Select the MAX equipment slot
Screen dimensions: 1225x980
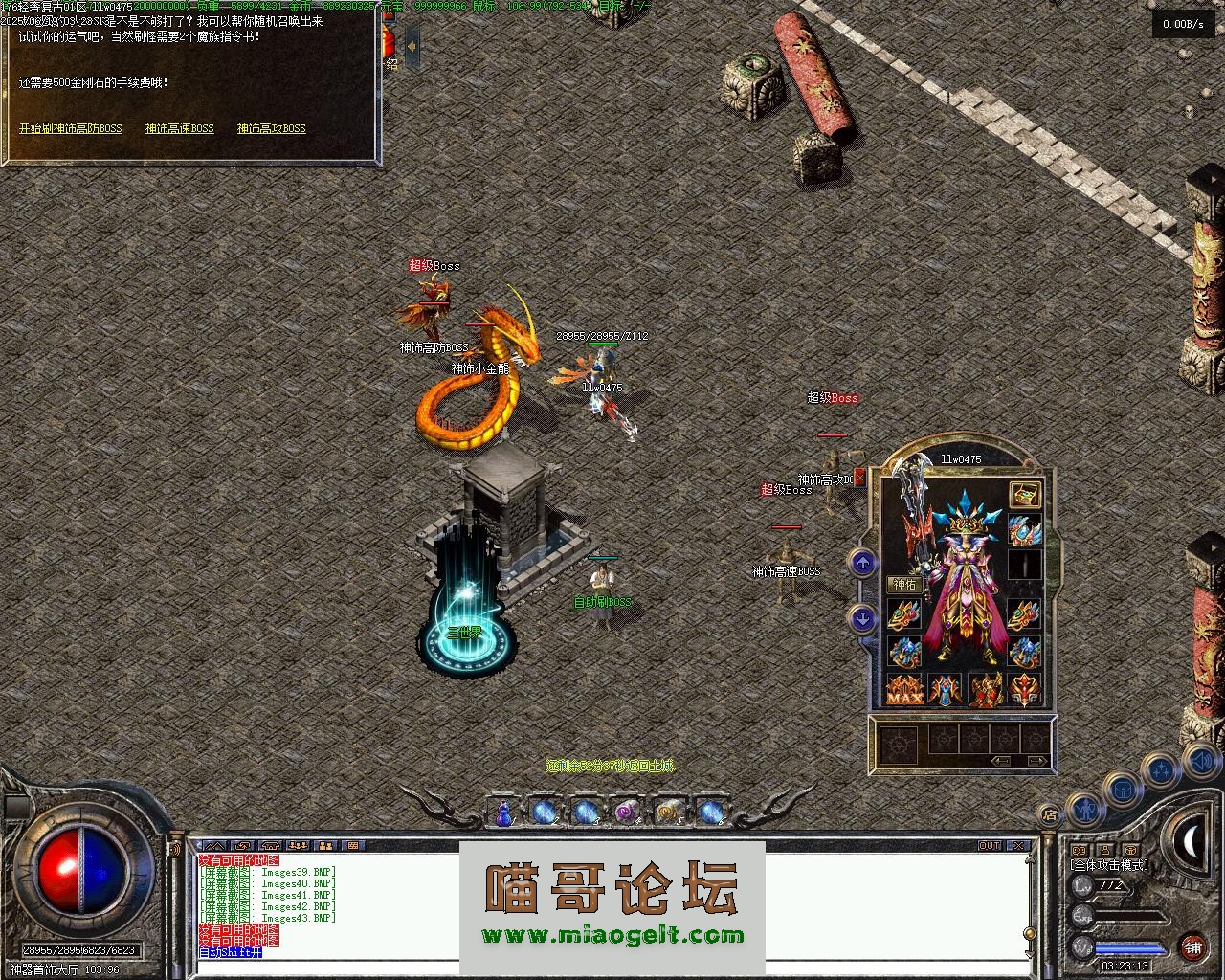tap(904, 690)
